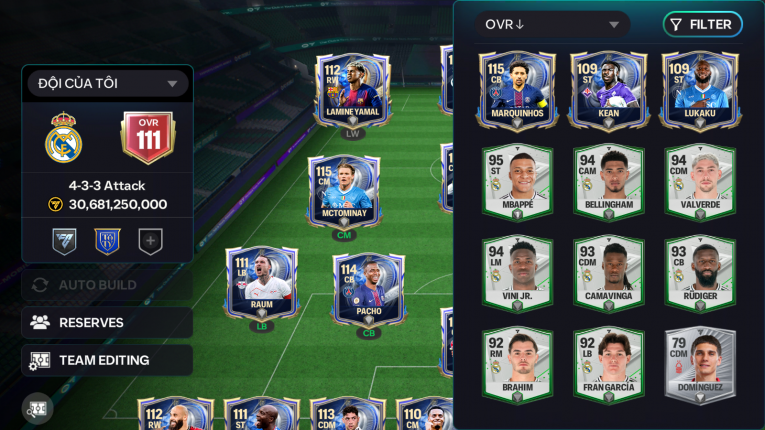Open the Reserves list
The height and width of the screenshot is (430, 765).
[107, 322]
